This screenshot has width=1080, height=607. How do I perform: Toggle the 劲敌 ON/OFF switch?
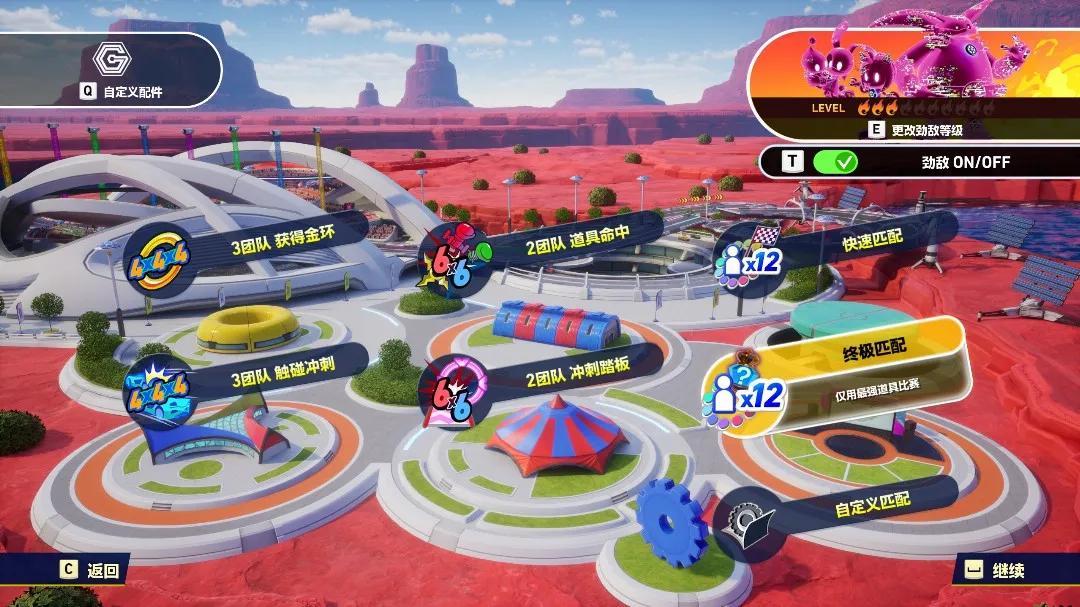click(x=835, y=161)
